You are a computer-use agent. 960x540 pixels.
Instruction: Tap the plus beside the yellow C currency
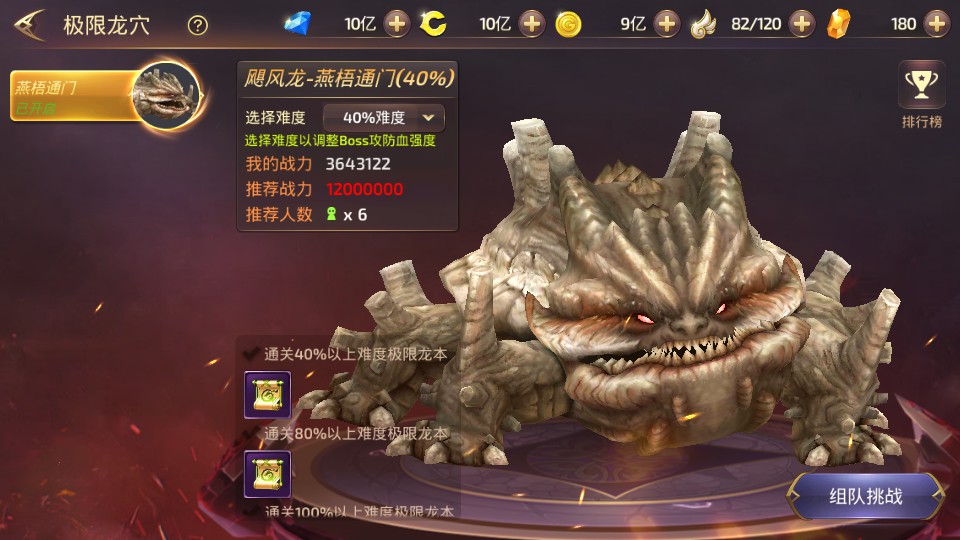tap(532, 24)
